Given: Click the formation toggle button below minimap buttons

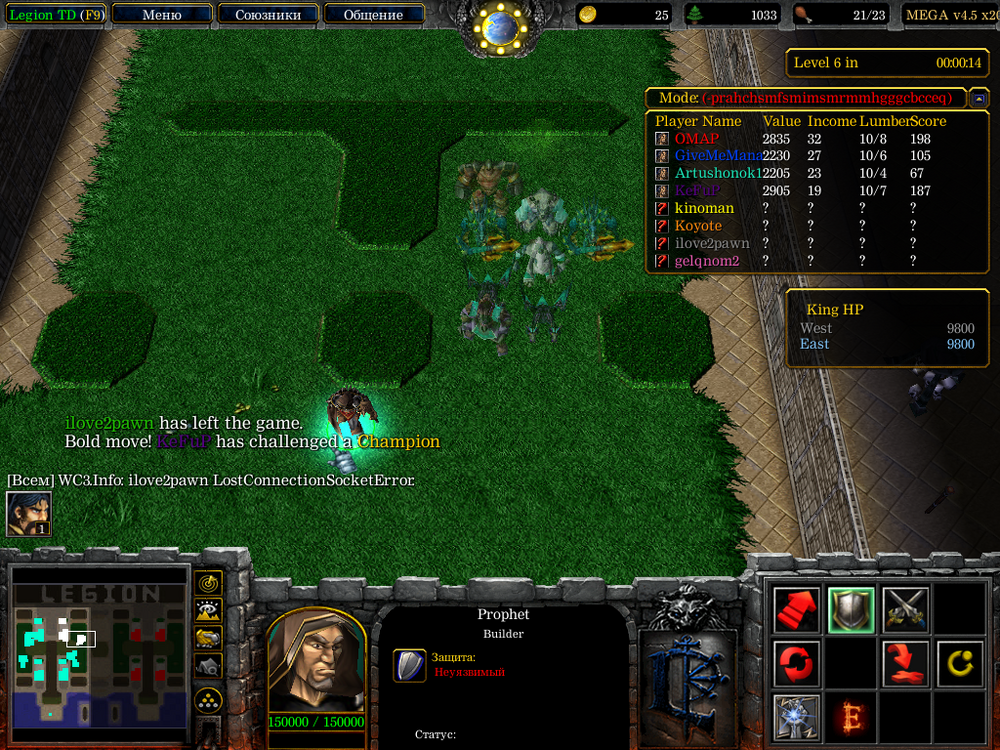Looking at the screenshot, I should [208, 699].
